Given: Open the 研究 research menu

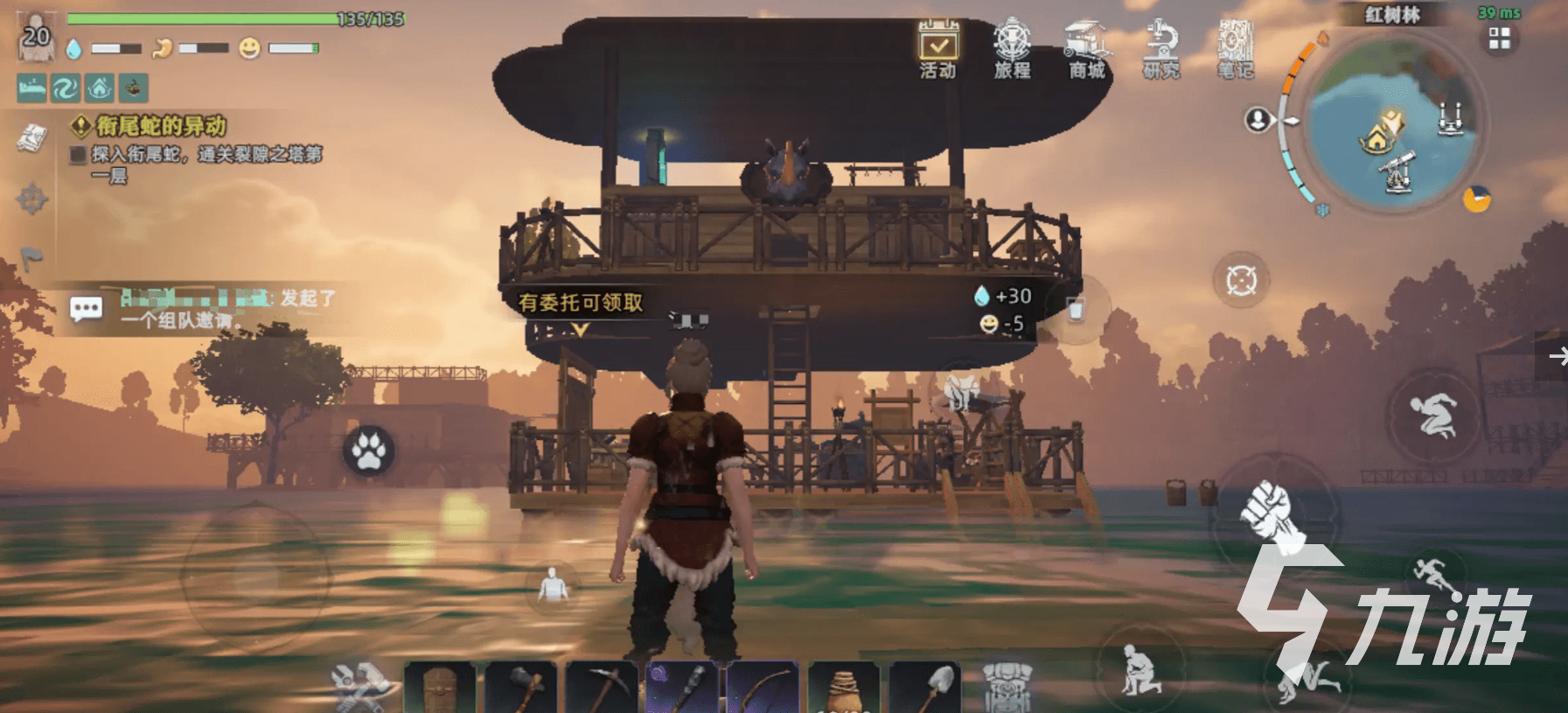Looking at the screenshot, I should pos(1161,48).
